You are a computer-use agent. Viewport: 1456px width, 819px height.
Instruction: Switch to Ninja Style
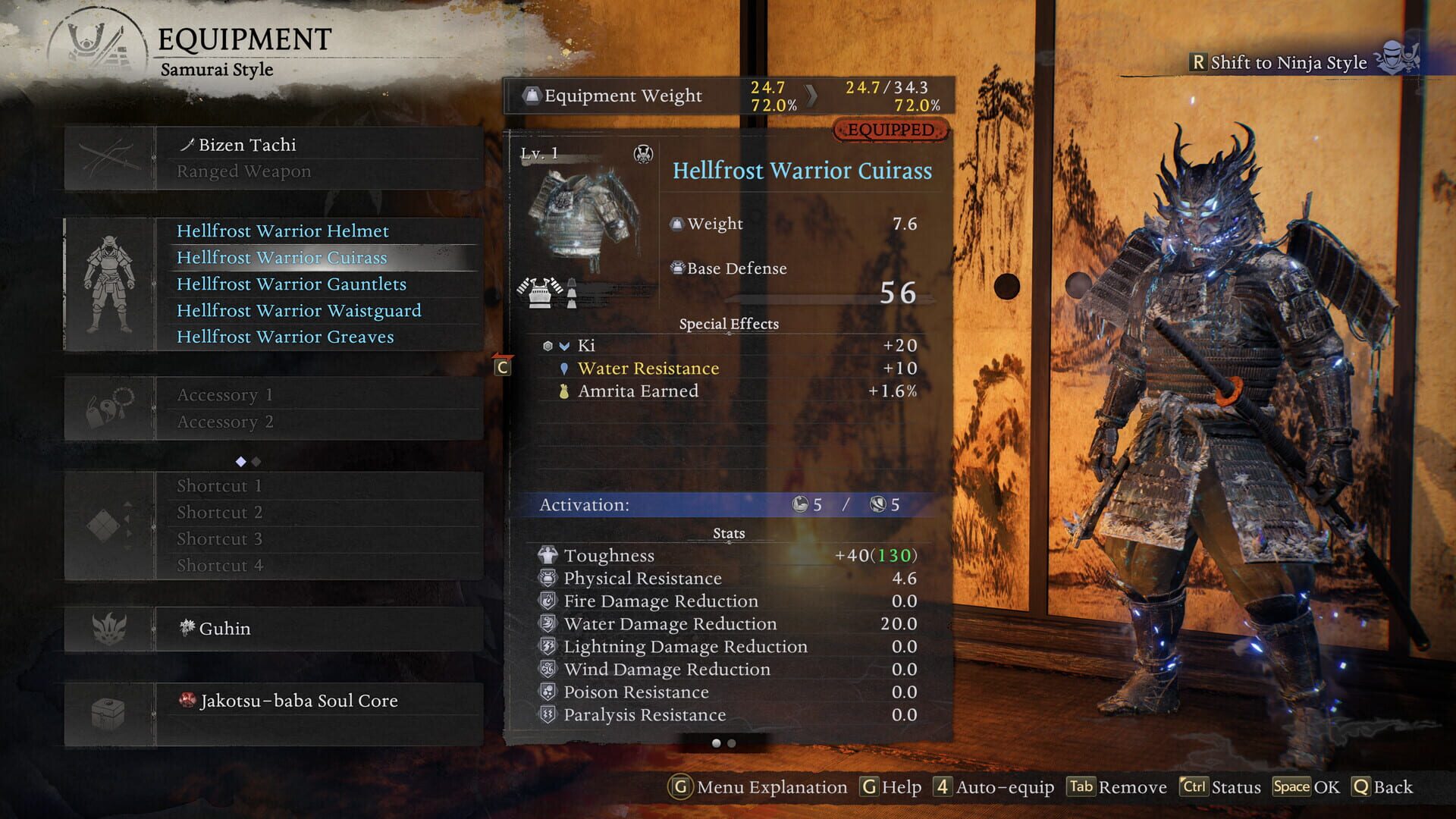(1289, 63)
